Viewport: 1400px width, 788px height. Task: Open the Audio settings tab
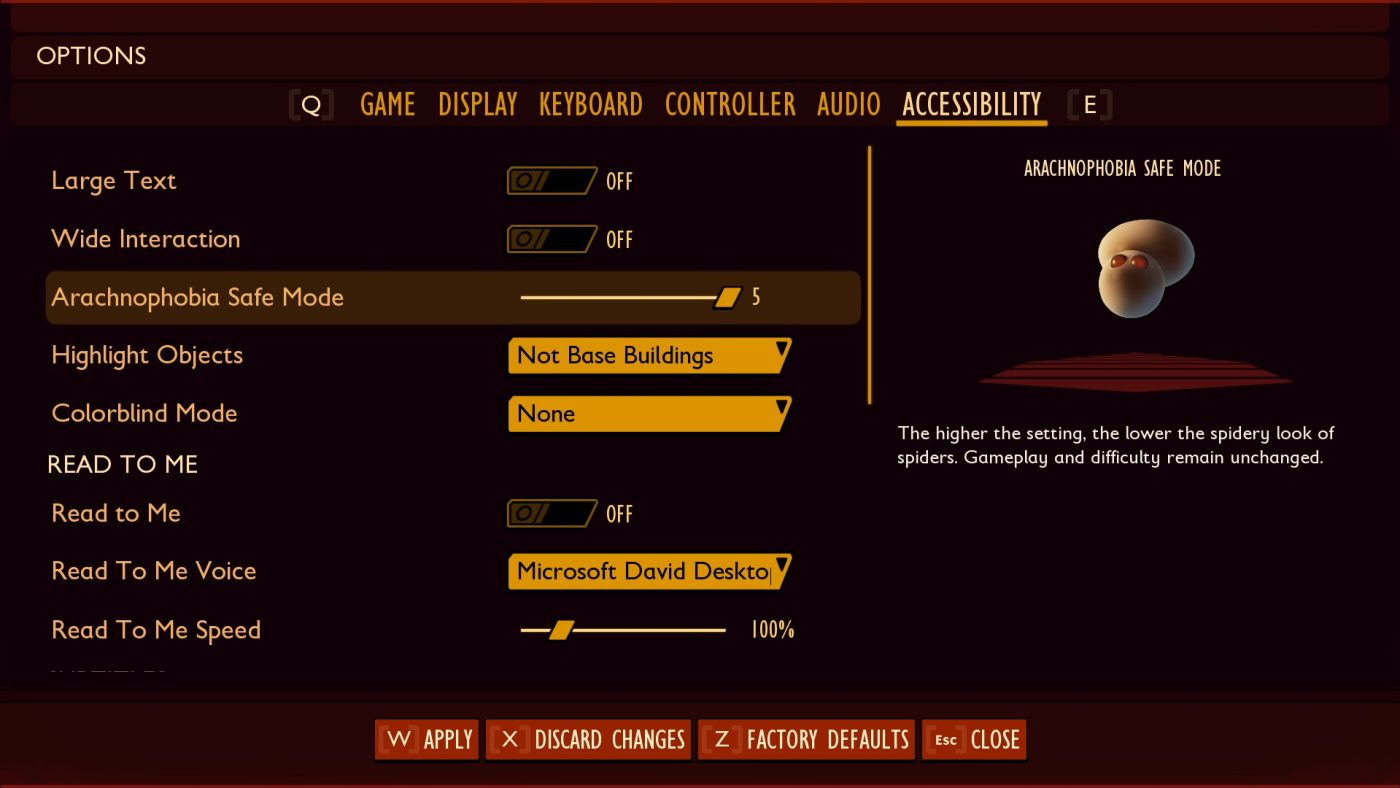pos(848,104)
